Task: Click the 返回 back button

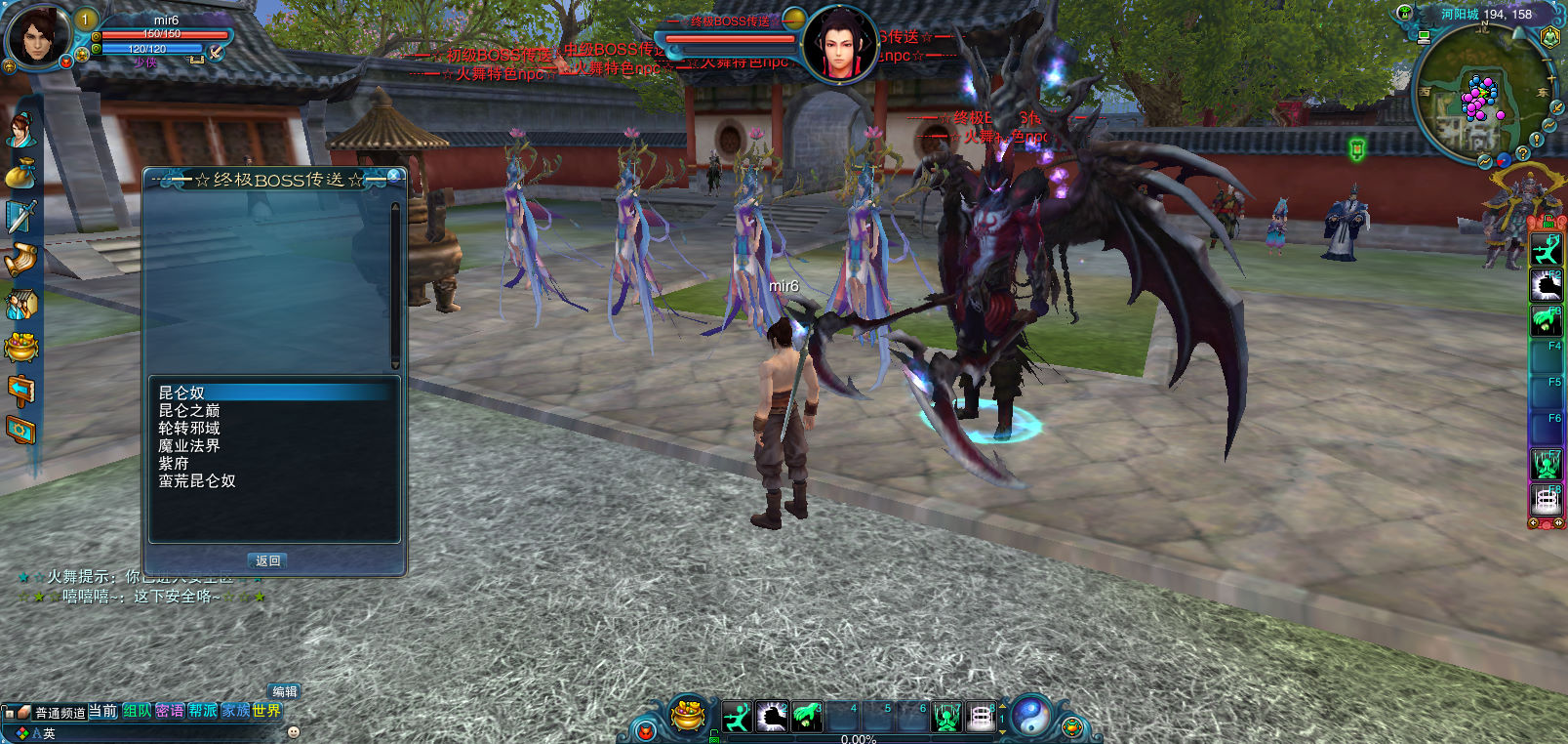Action: pyautogui.click(x=268, y=560)
